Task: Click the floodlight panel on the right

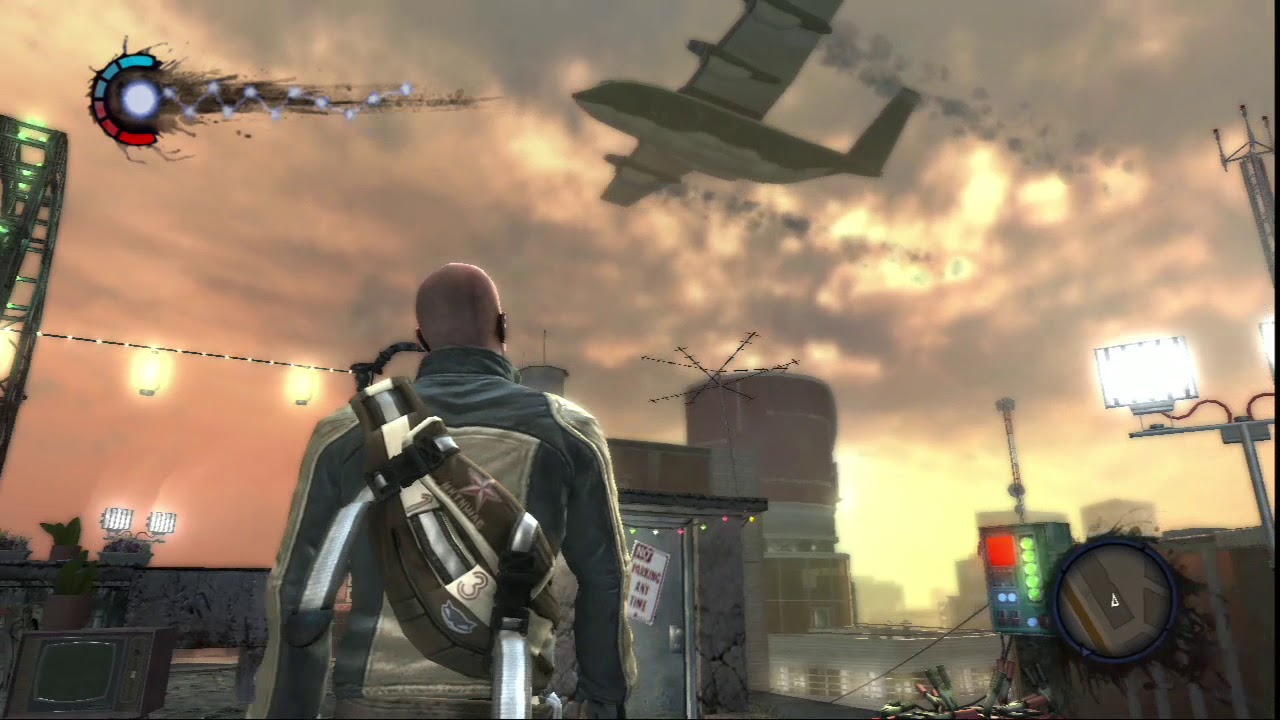Action: (x=1145, y=375)
